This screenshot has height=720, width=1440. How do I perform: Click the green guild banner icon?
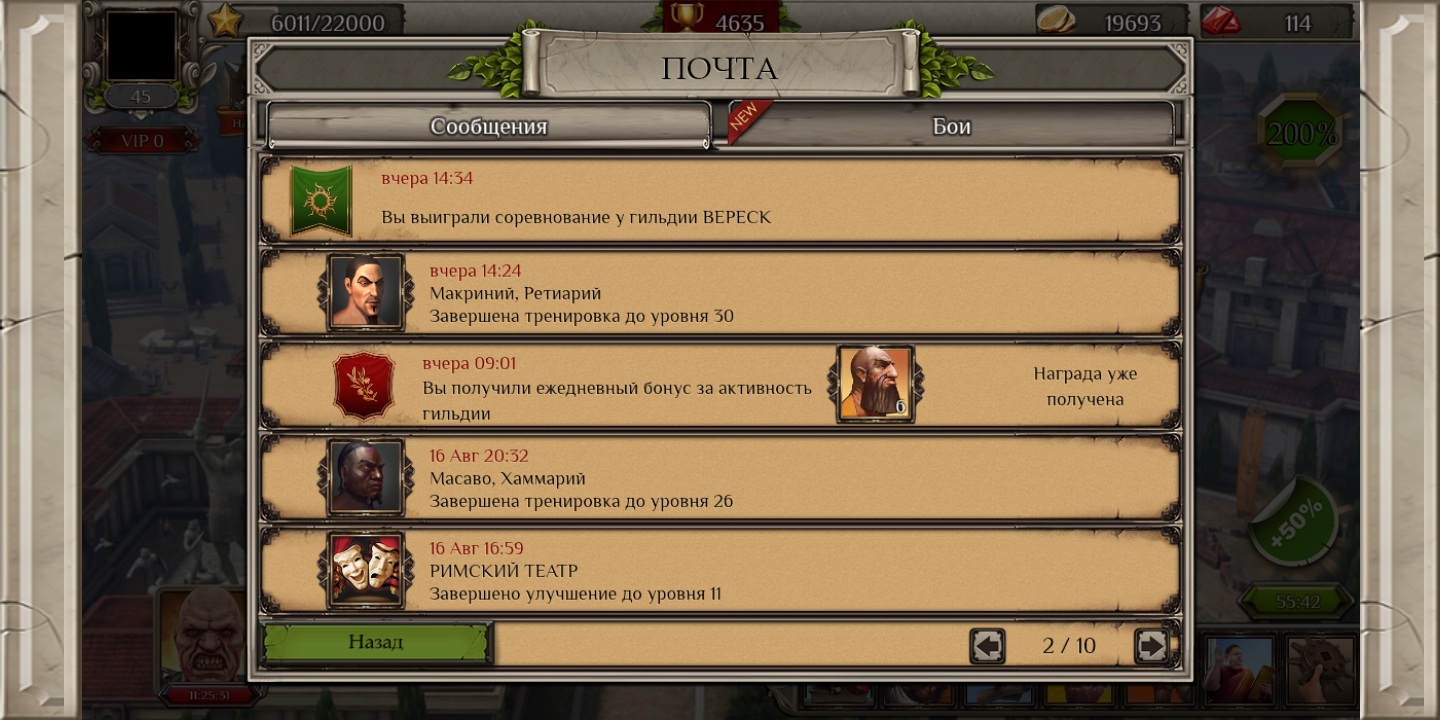321,200
